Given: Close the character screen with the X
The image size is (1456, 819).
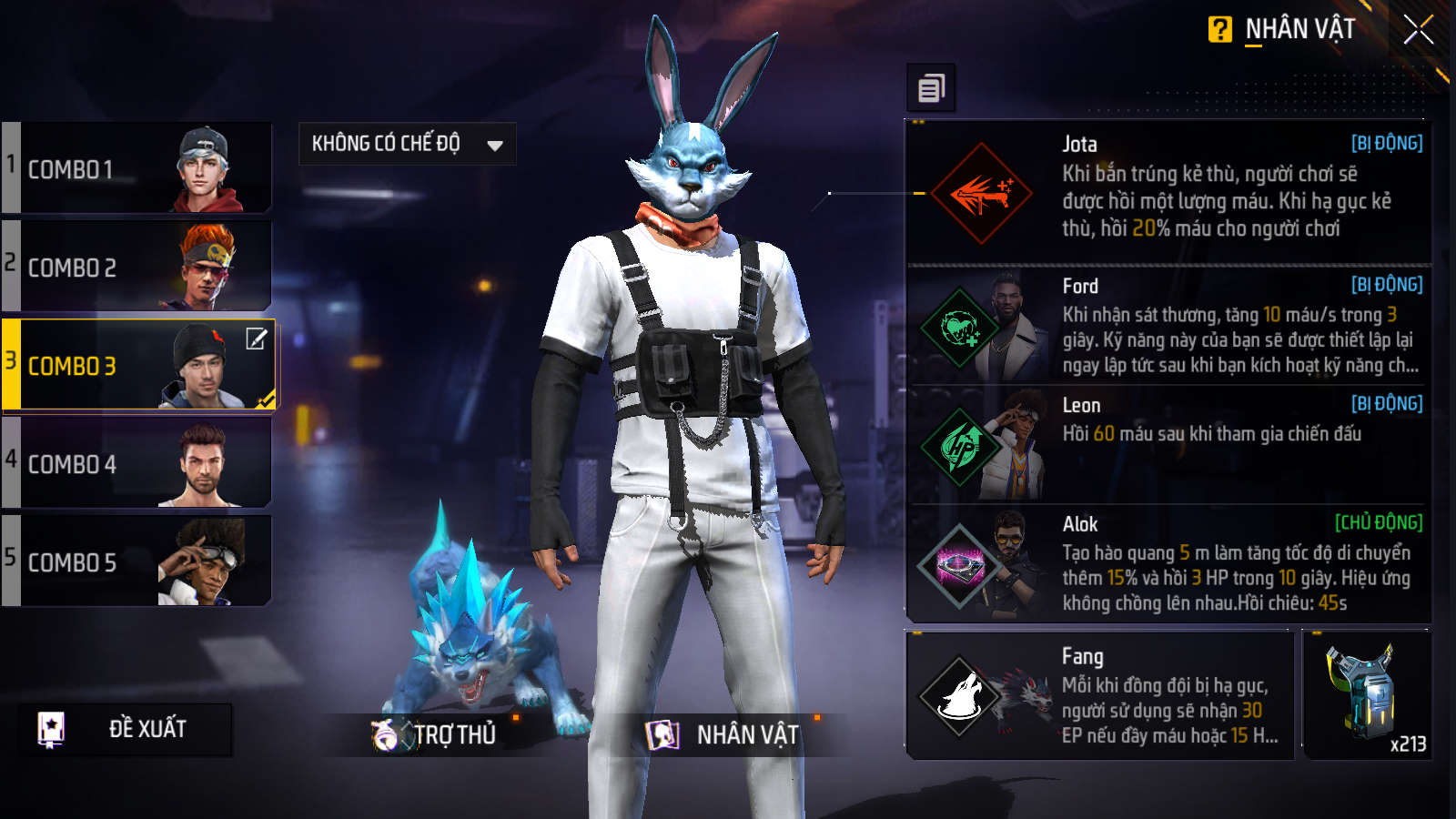Looking at the screenshot, I should [x=1418, y=30].
